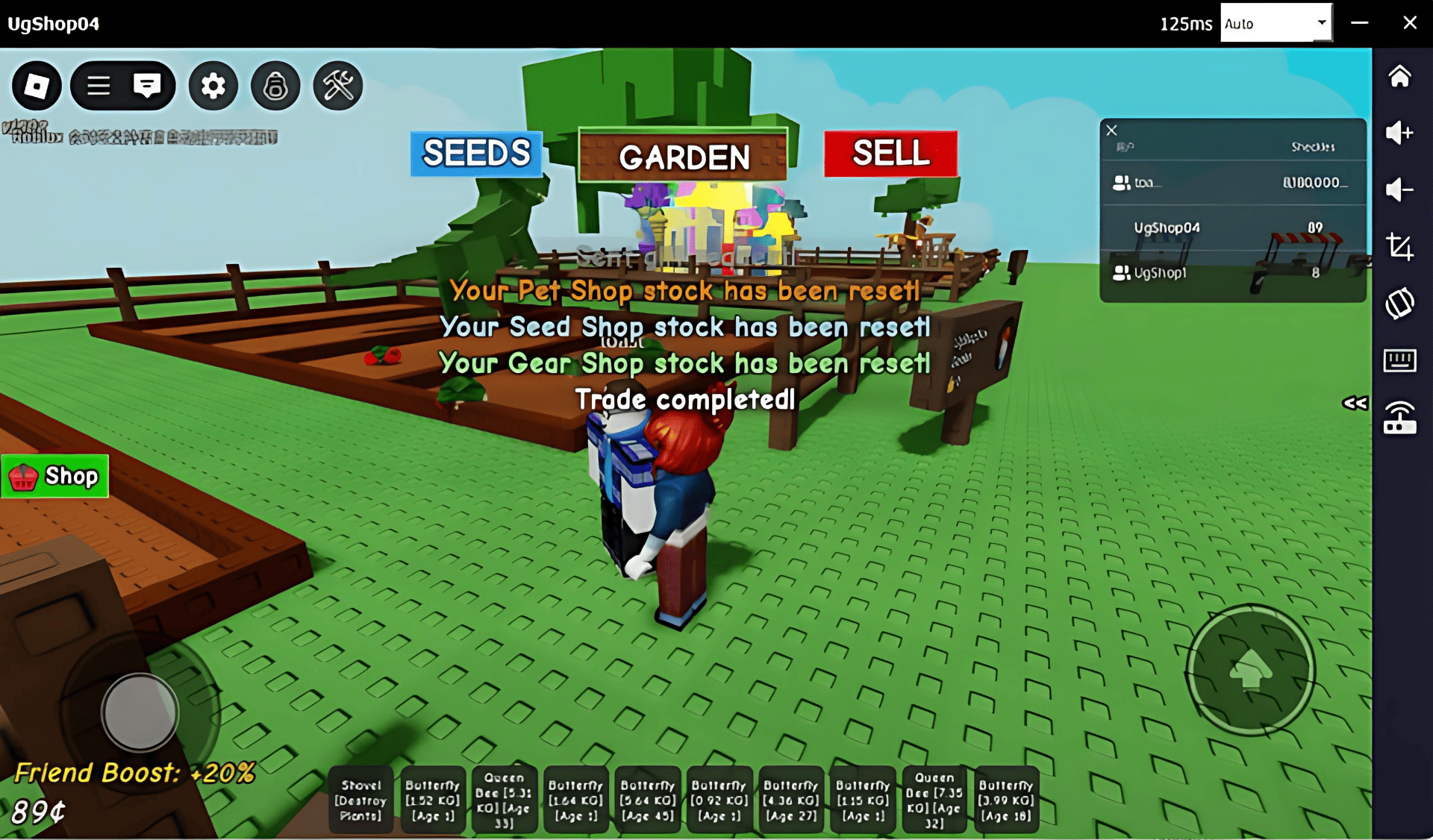
Task: Select the Queen Bee Age 33 slot
Action: [505, 800]
